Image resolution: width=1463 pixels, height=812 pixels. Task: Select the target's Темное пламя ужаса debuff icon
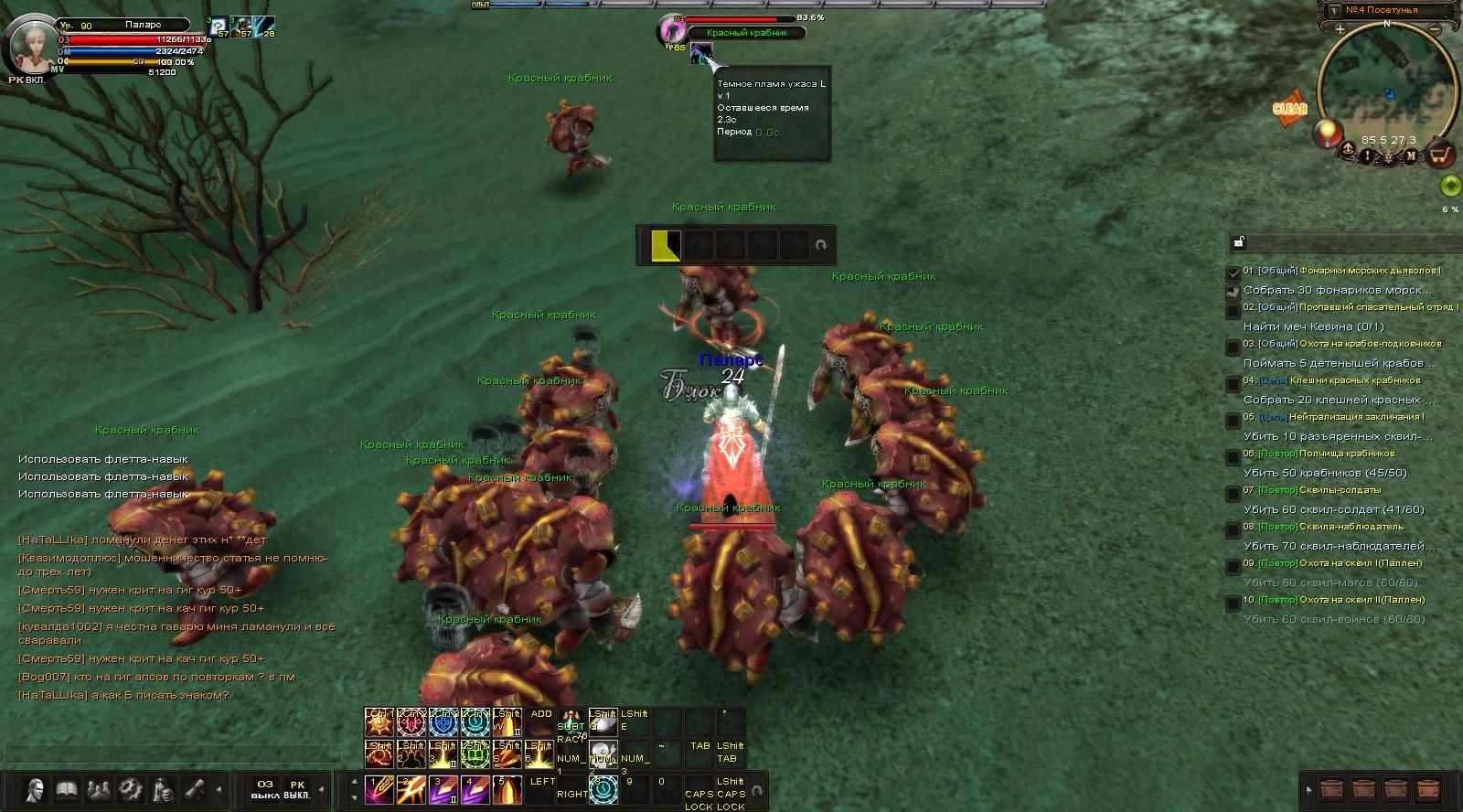701,53
